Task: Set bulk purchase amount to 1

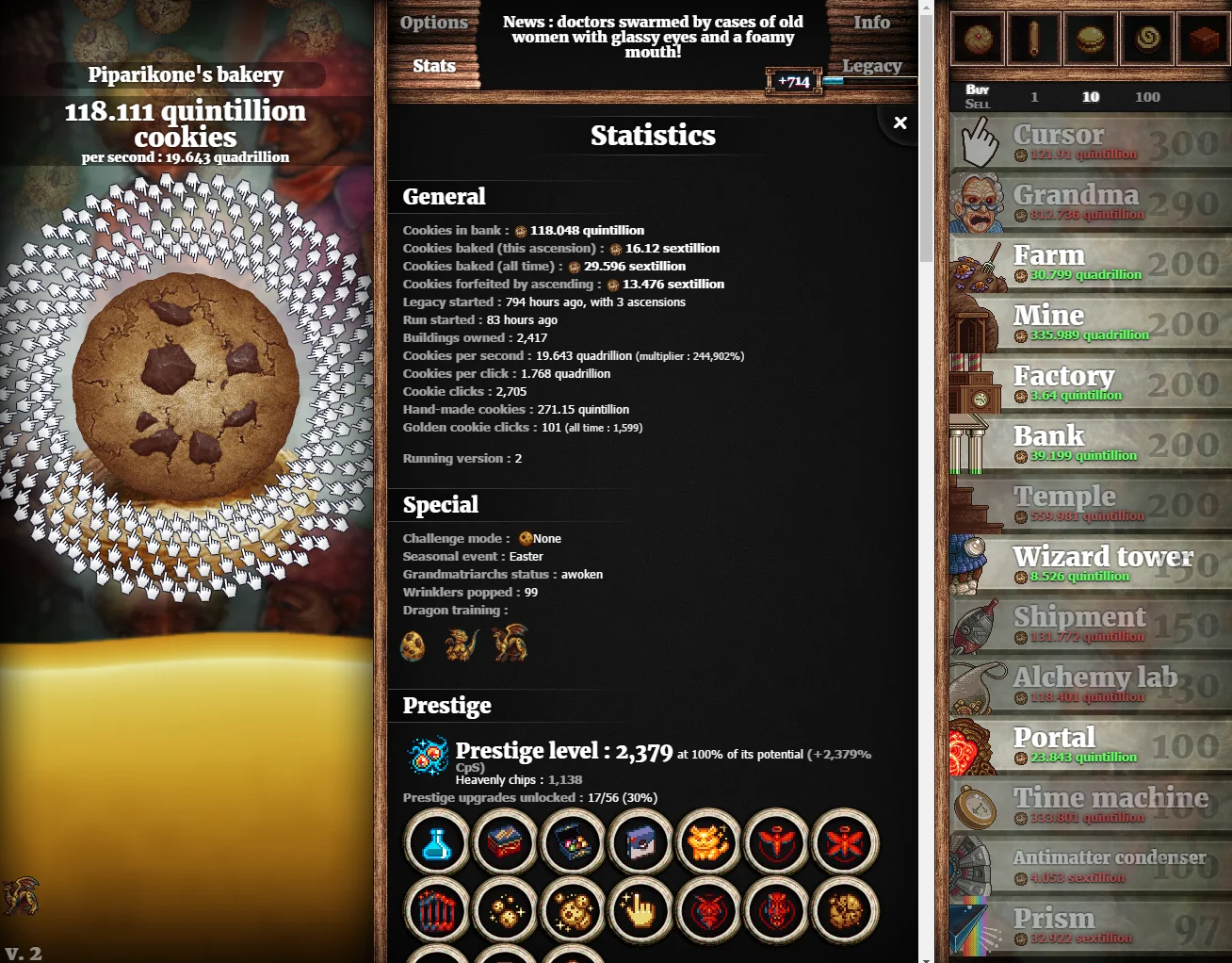Action: pyautogui.click(x=1033, y=96)
